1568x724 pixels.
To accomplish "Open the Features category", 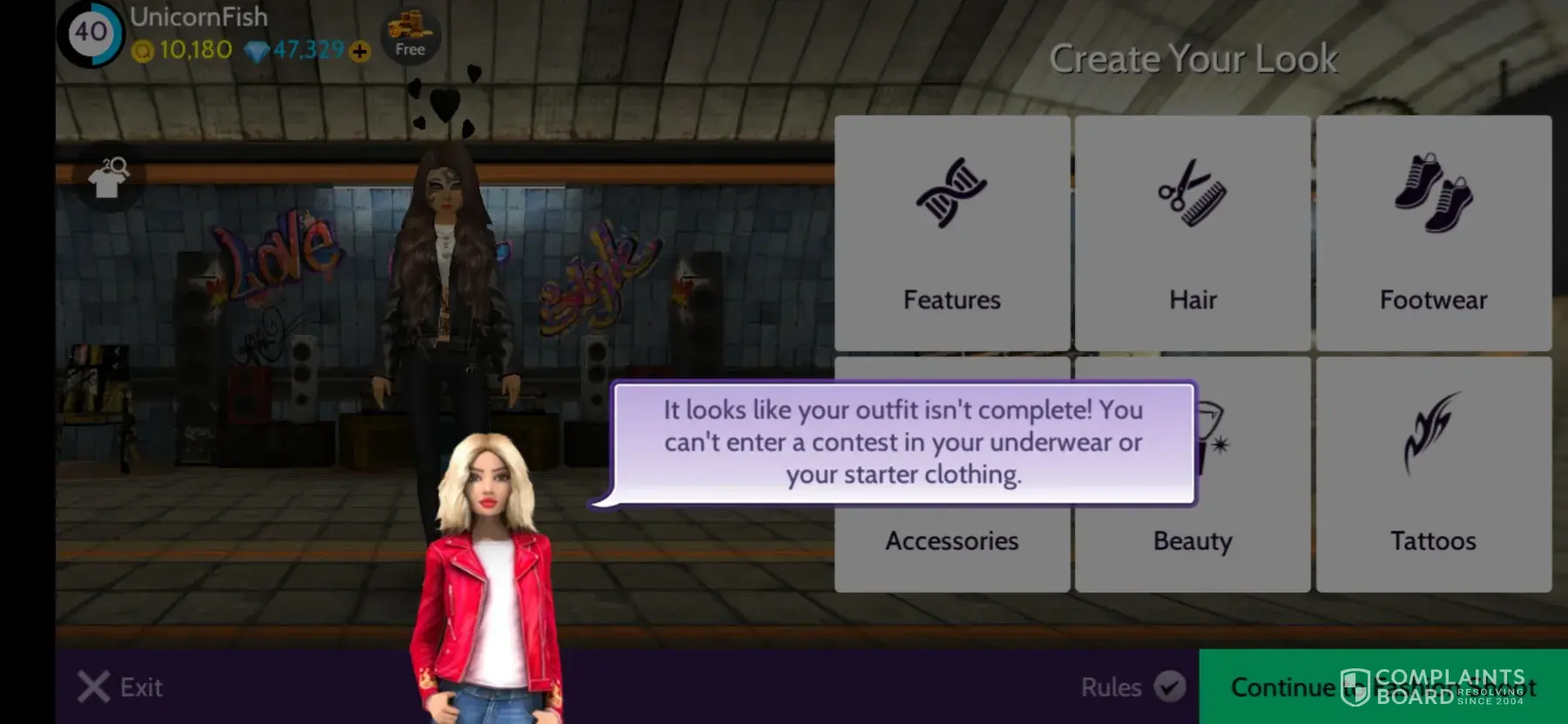I will [951, 233].
